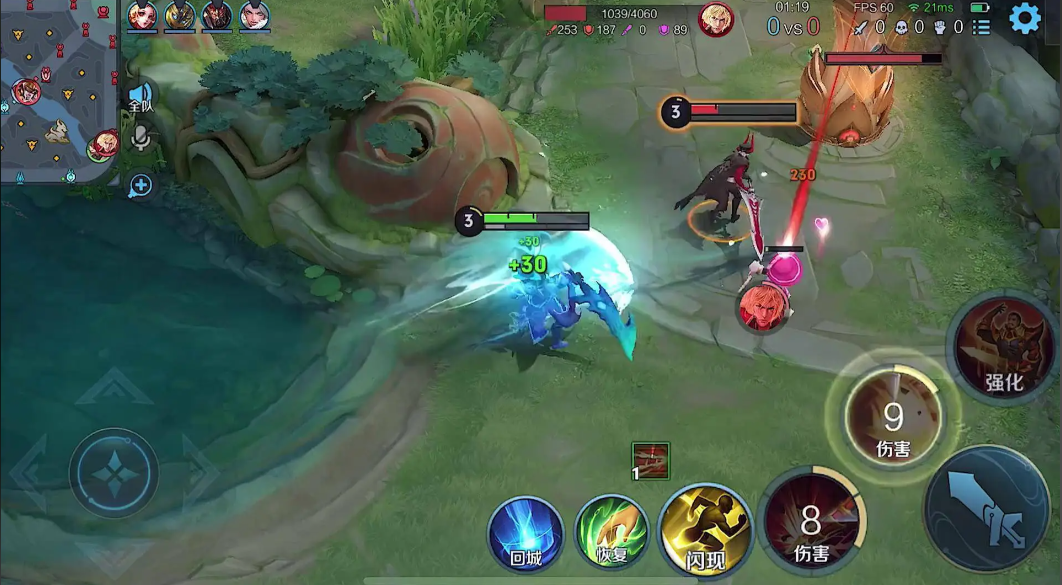Select the white-haired teammate portrait
The width and height of the screenshot is (1062, 585).
(x=255, y=16)
